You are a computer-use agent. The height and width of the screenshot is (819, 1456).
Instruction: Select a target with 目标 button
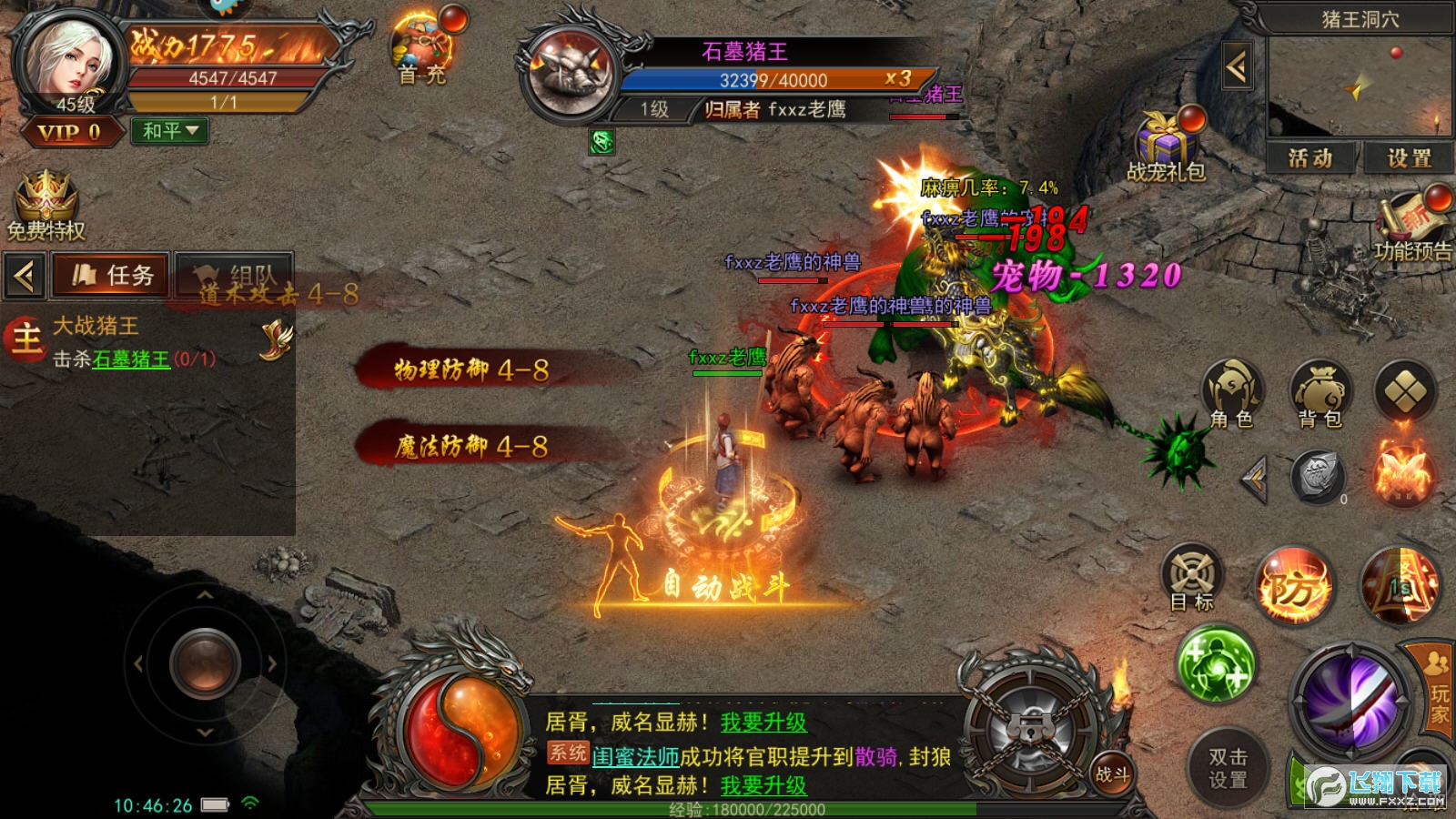(1192, 579)
